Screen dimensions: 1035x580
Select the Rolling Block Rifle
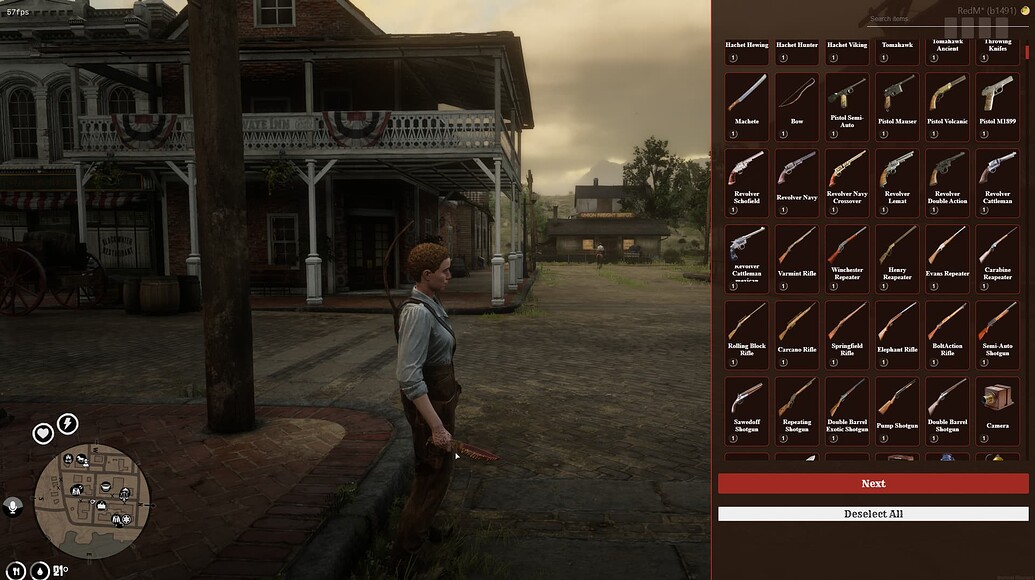tap(747, 334)
